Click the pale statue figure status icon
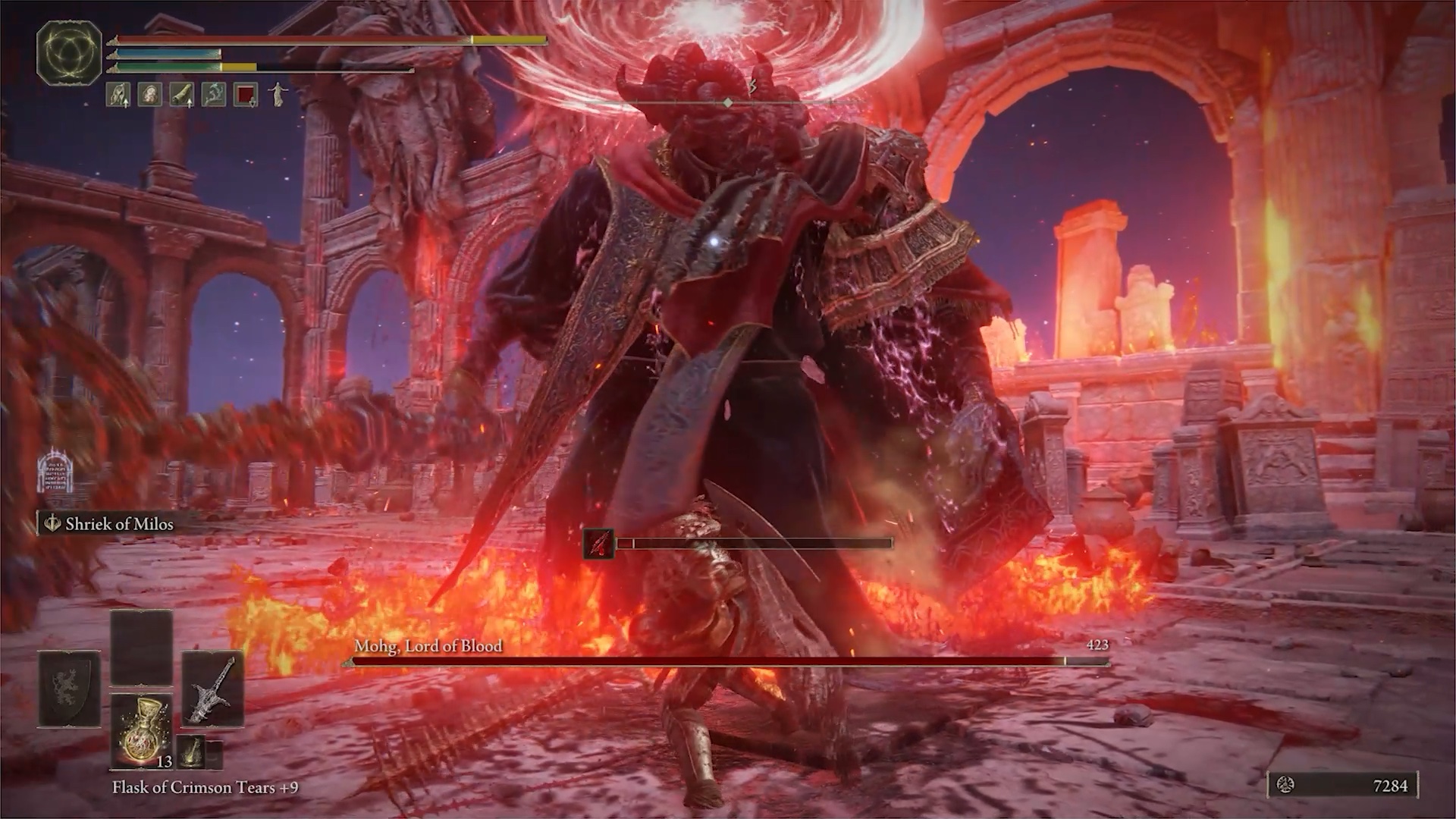The height and width of the screenshot is (819, 1456). coord(278,95)
